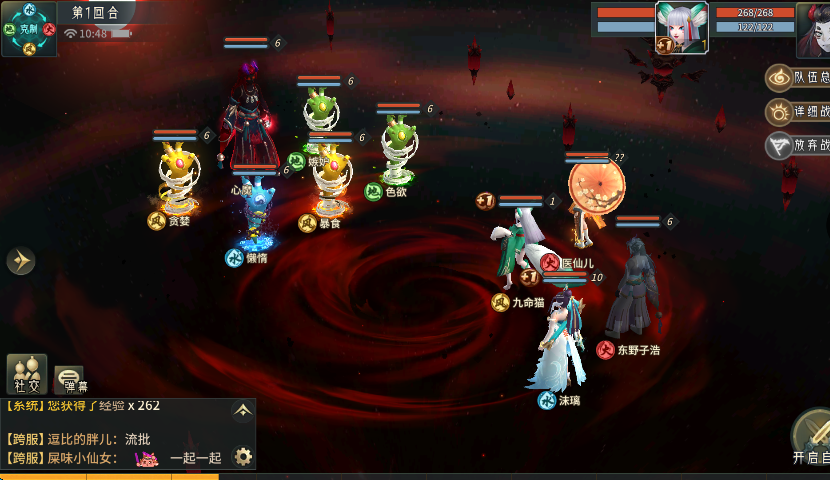Select the 放弃战 give up battle button
Image resolution: width=830 pixels, height=480 pixels.
799,146
